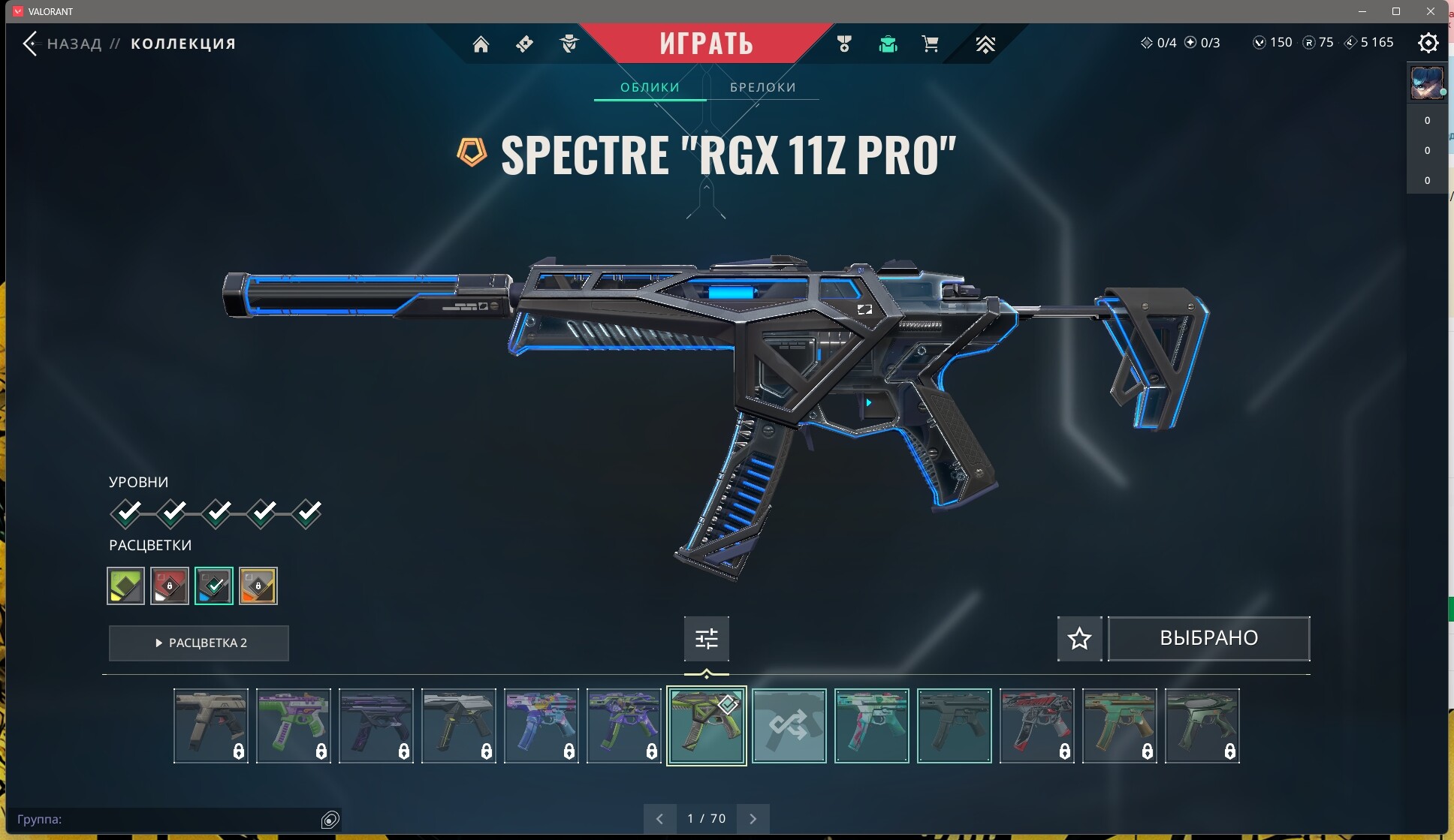Choose the green color variant swatch

(125, 586)
